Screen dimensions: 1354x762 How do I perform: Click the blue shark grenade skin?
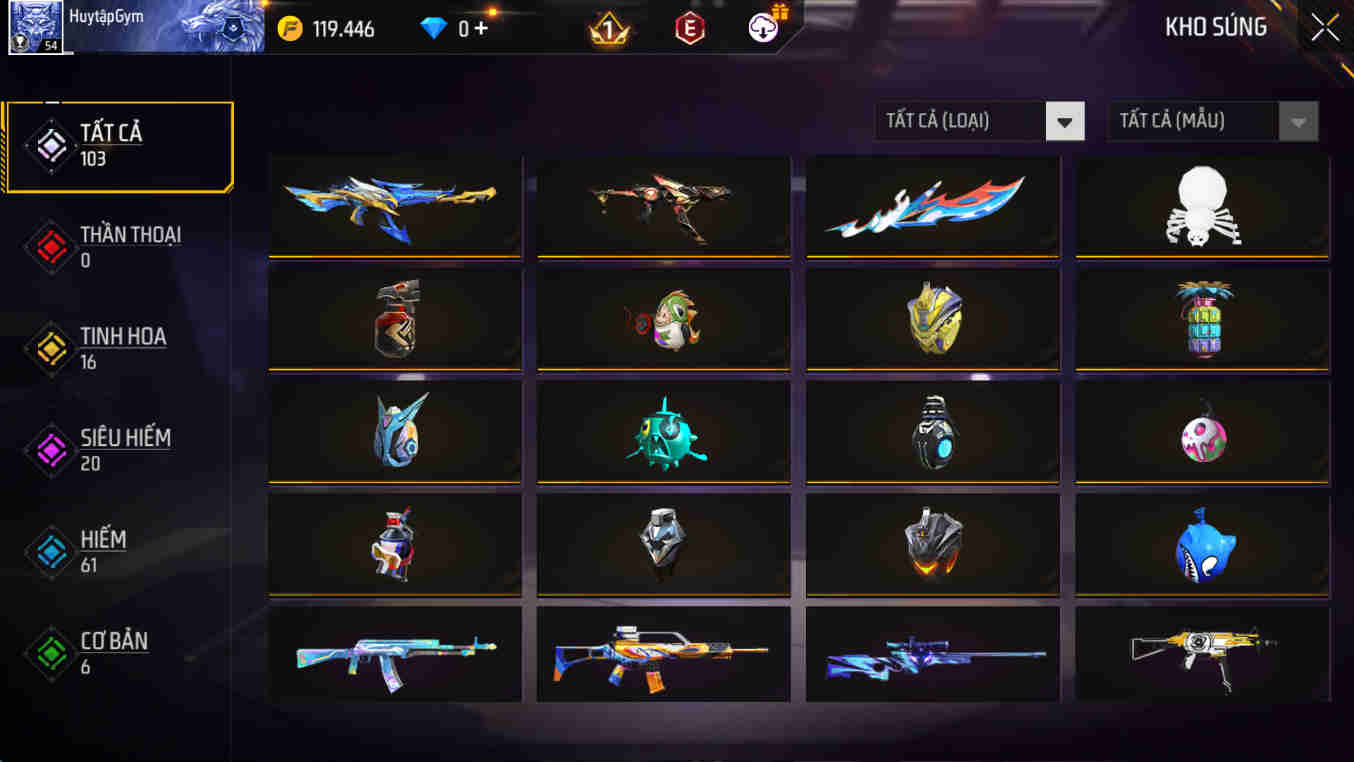tap(1201, 543)
